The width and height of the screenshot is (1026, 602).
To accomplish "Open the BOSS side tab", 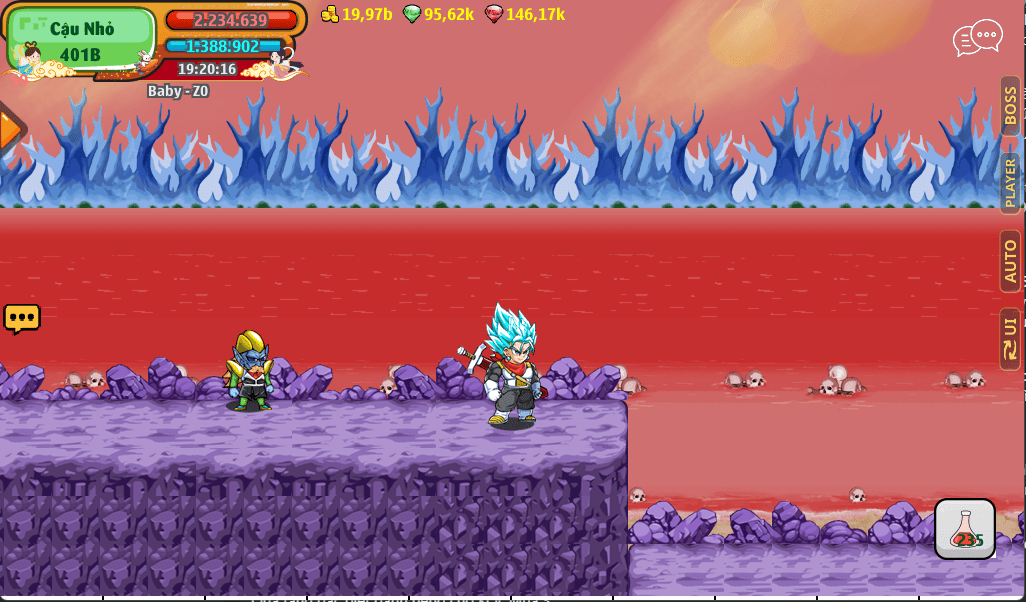I will point(1010,106).
